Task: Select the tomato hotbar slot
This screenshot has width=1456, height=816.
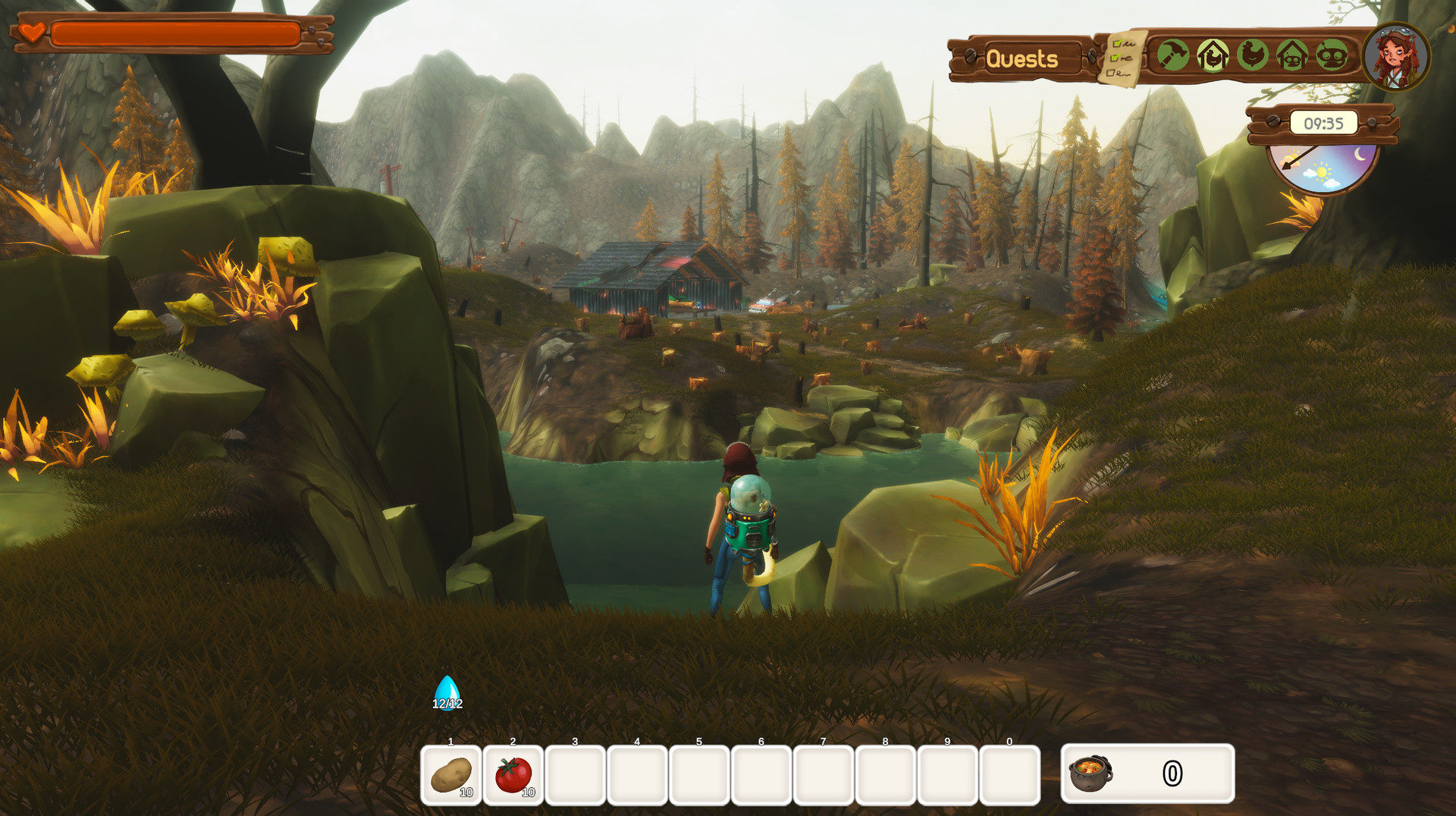Action: point(513,775)
